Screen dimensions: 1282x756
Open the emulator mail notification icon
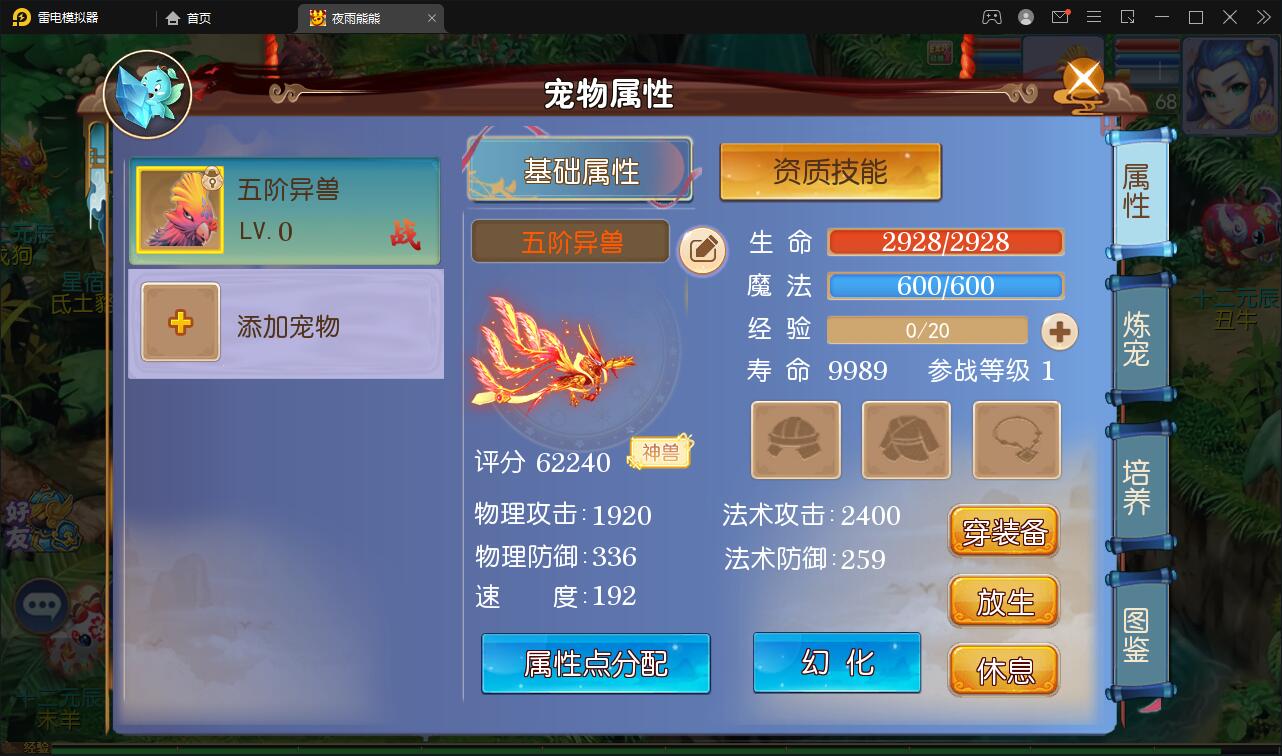[1060, 17]
